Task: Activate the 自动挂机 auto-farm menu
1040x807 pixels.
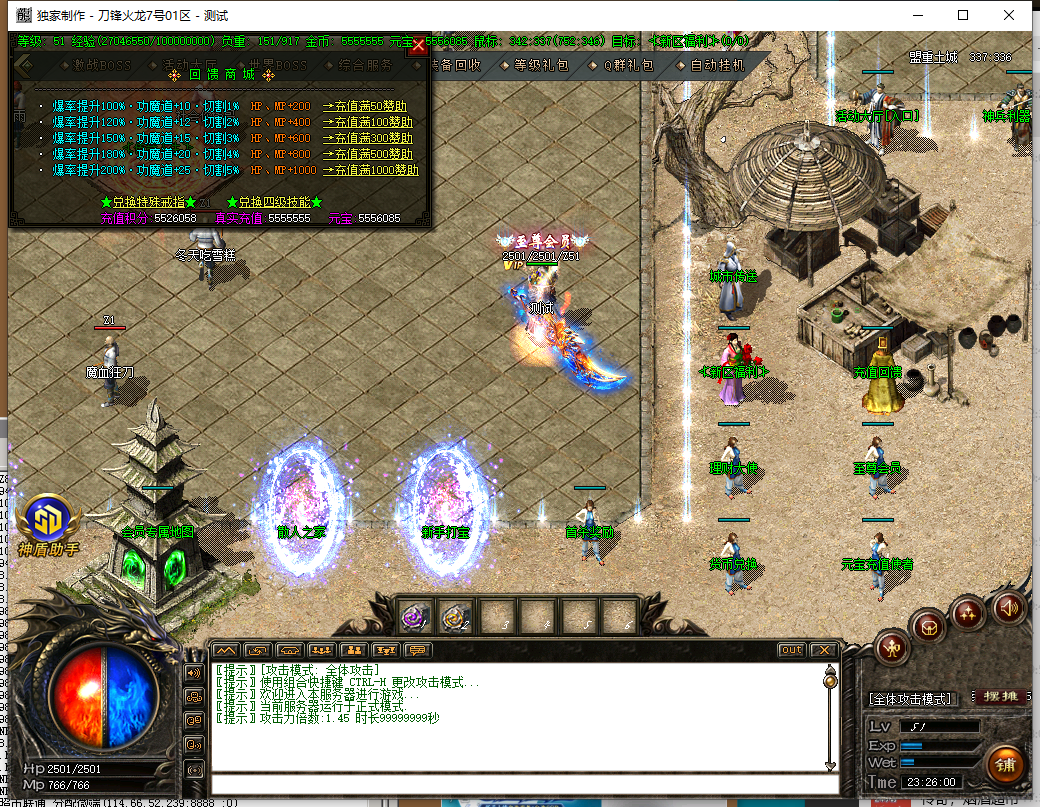Action: click(x=717, y=65)
